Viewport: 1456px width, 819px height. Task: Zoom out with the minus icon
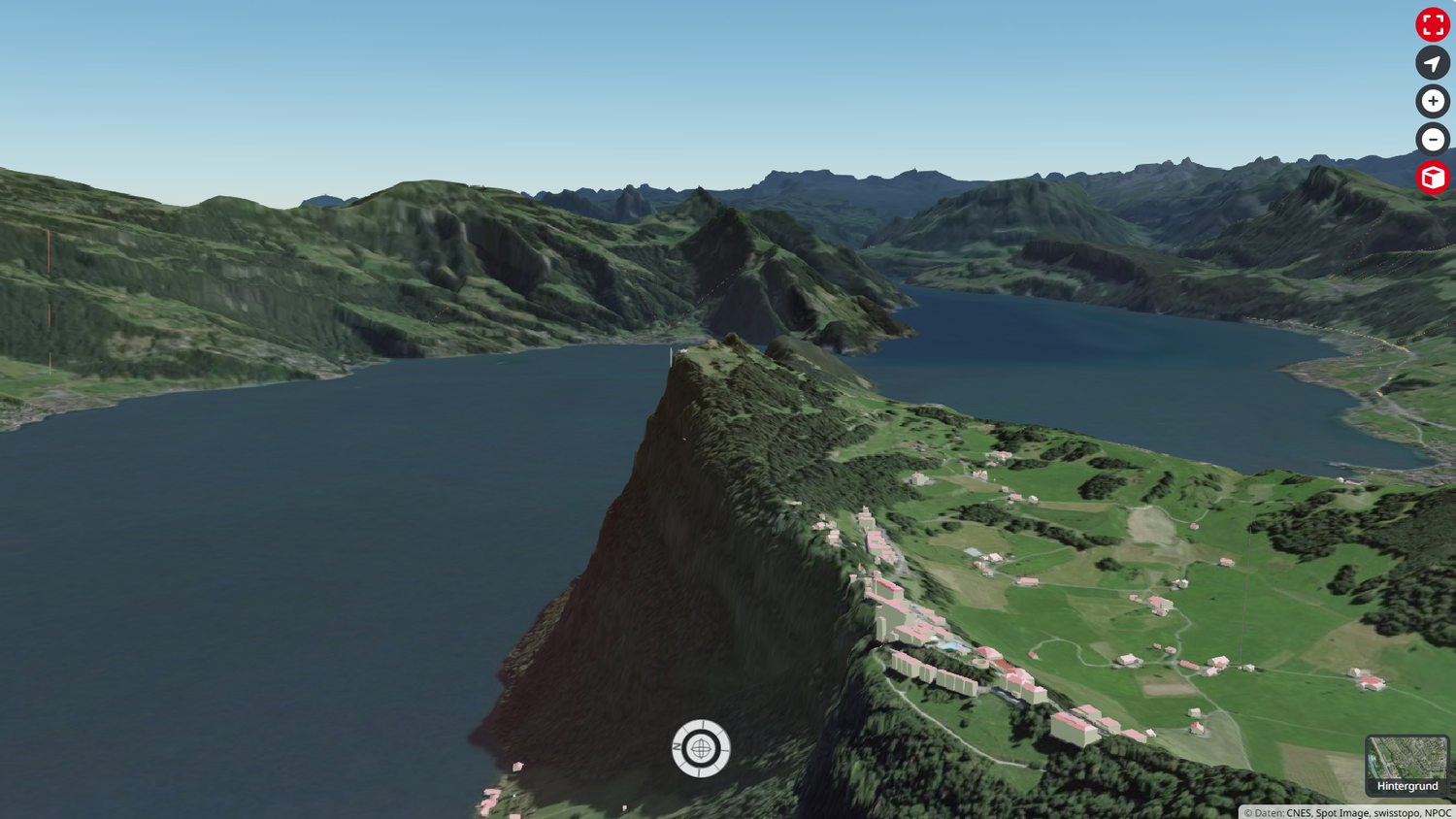(x=1432, y=140)
